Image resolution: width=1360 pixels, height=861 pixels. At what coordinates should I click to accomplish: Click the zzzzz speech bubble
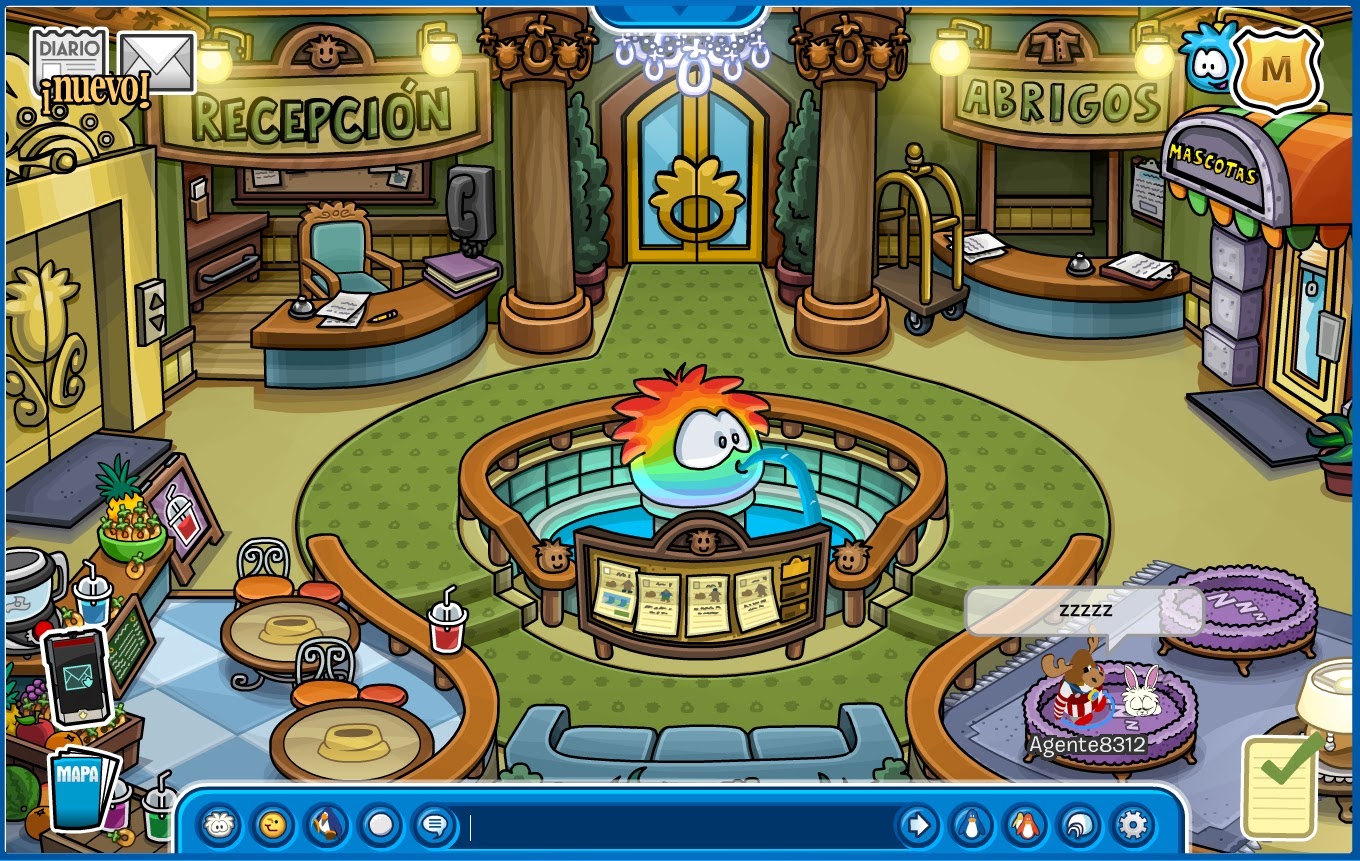[1080, 608]
